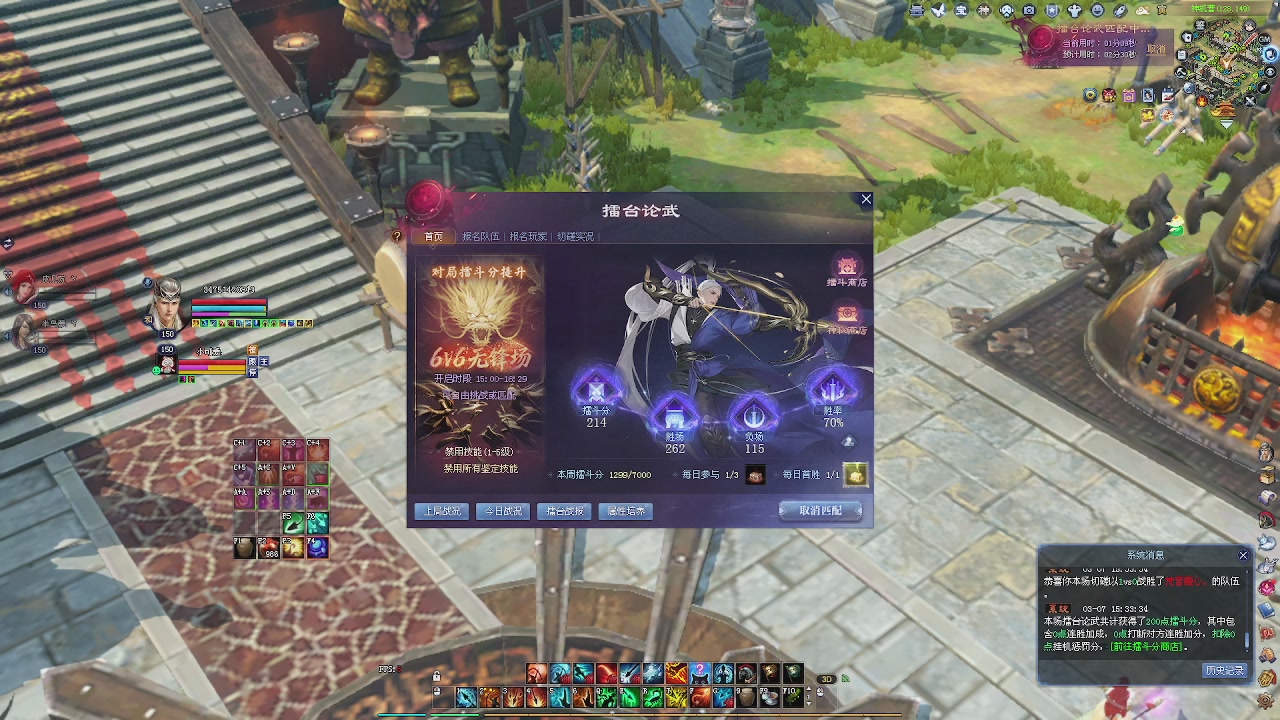The height and width of the screenshot is (720, 1280).
Task: Switch to the 报名队伍 tab
Action: (480, 237)
